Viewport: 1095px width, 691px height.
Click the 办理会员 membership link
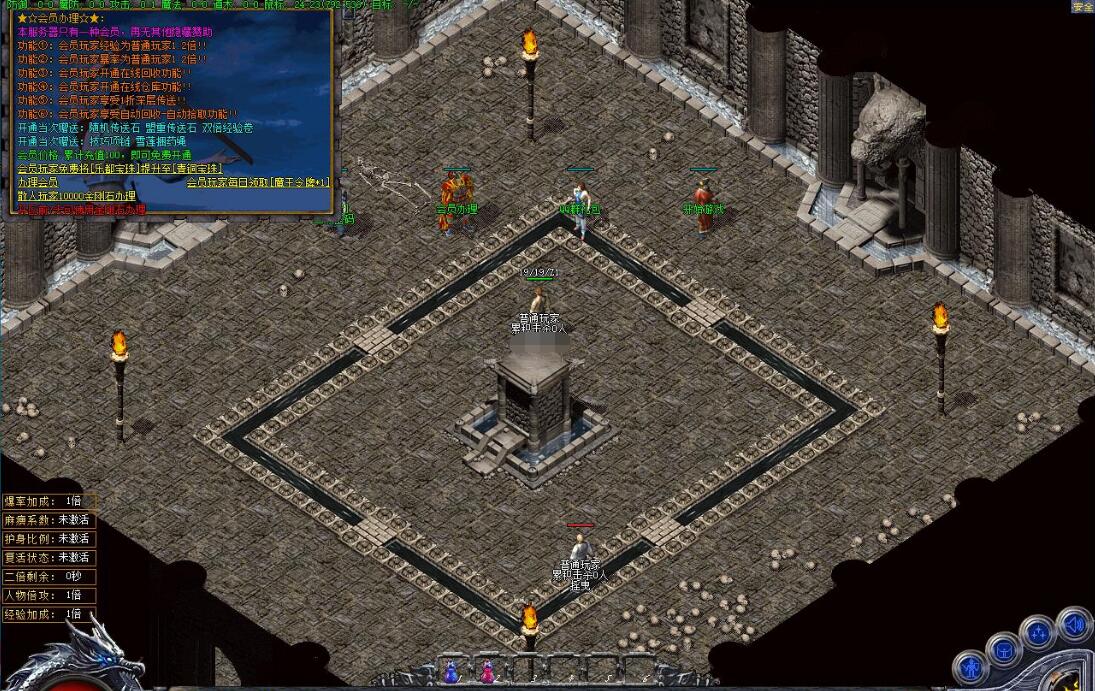click(x=37, y=183)
